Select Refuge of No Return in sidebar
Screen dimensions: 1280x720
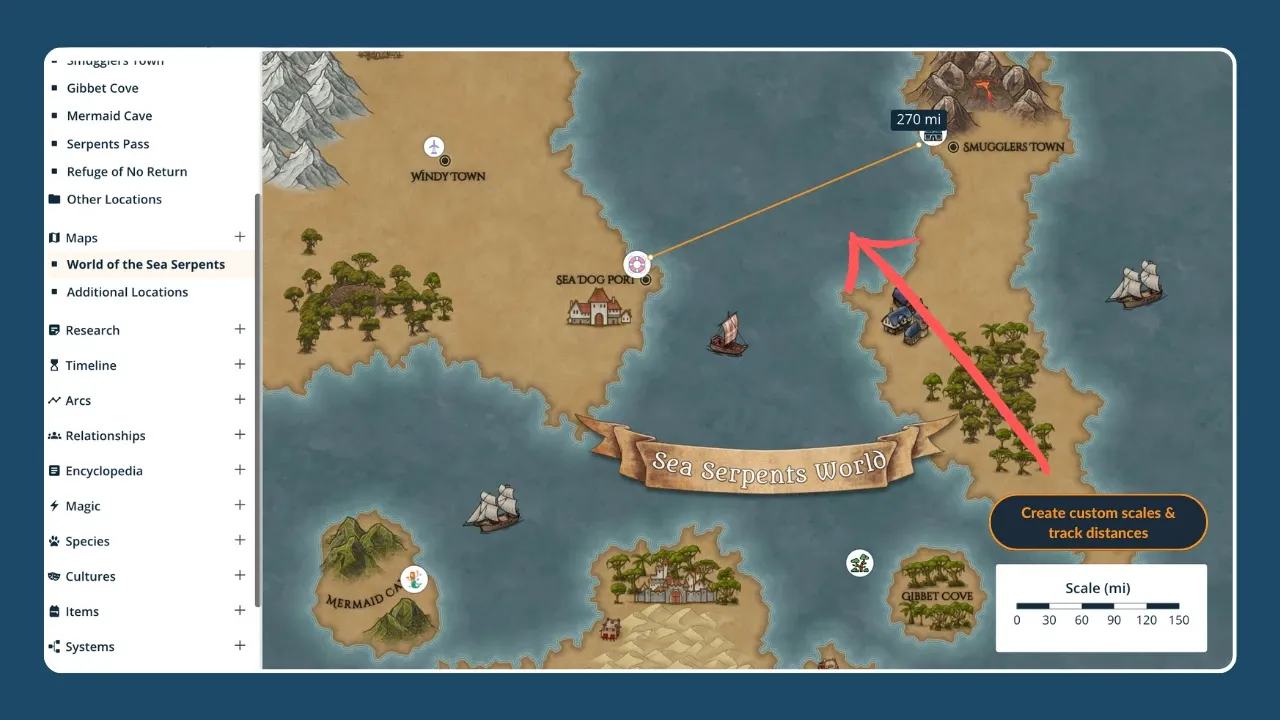[x=126, y=171]
